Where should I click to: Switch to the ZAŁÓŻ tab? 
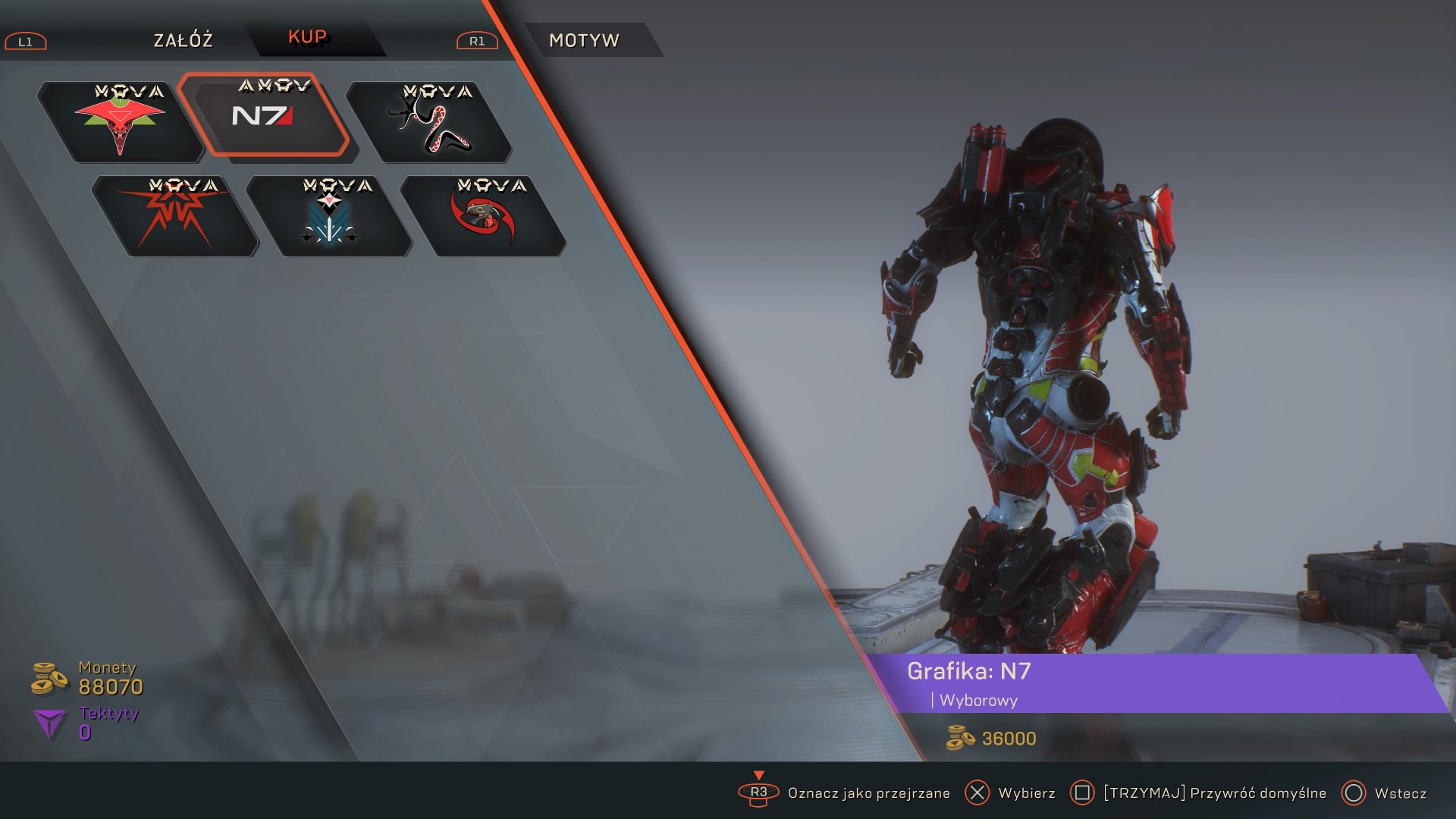coord(183,40)
